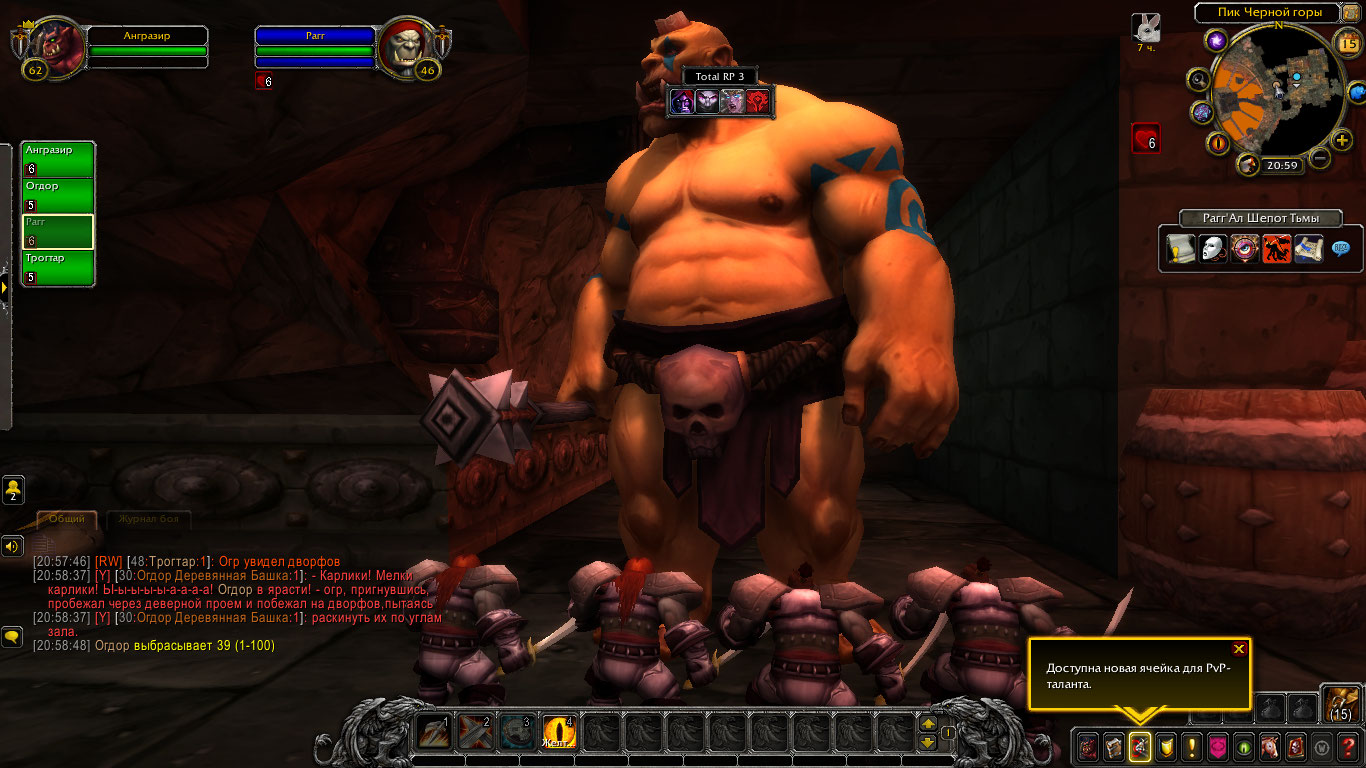1366x768 pixels.
Task: Select Огдор in the party frames
Action: click(x=58, y=196)
